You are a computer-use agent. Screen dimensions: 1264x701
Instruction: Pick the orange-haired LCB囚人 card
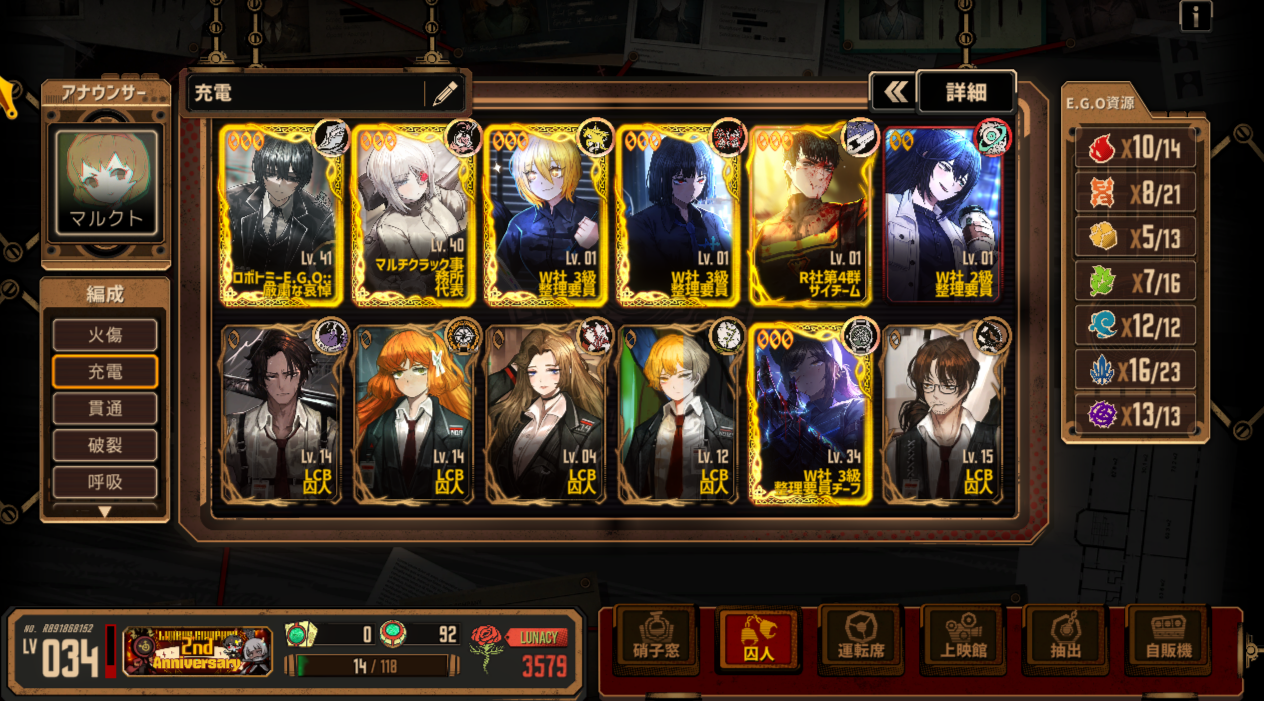[414, 413]
